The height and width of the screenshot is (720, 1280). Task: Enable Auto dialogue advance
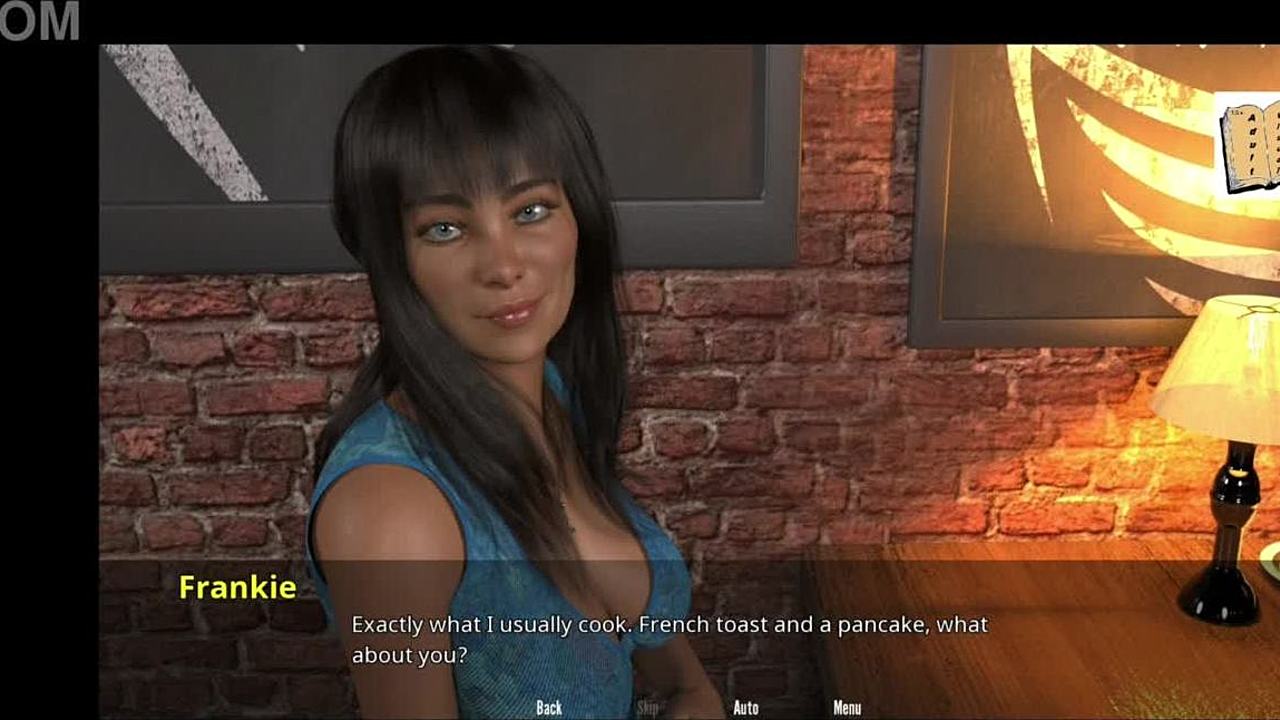tap(746, 708)
